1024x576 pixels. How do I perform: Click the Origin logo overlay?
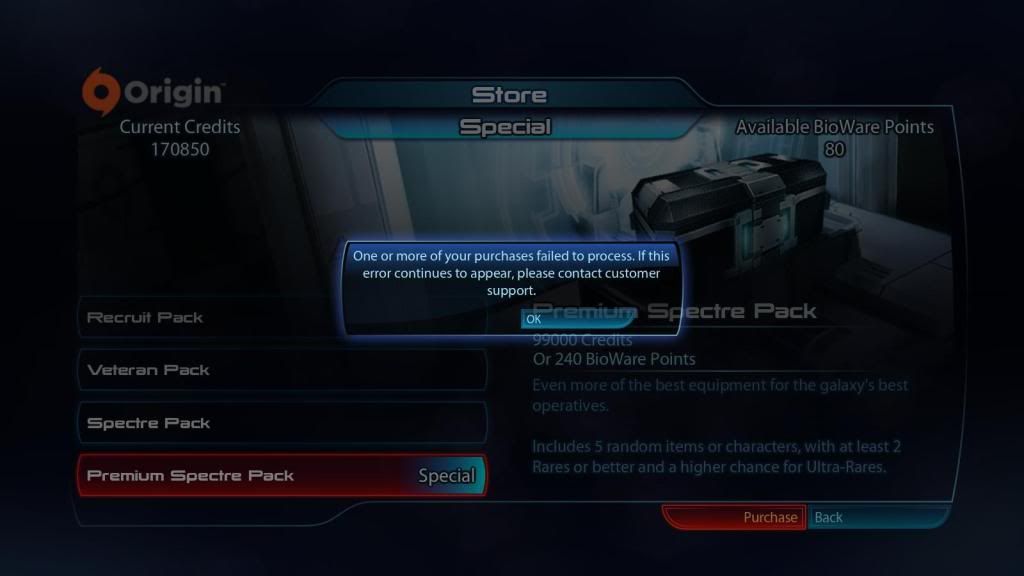(152, 93)
